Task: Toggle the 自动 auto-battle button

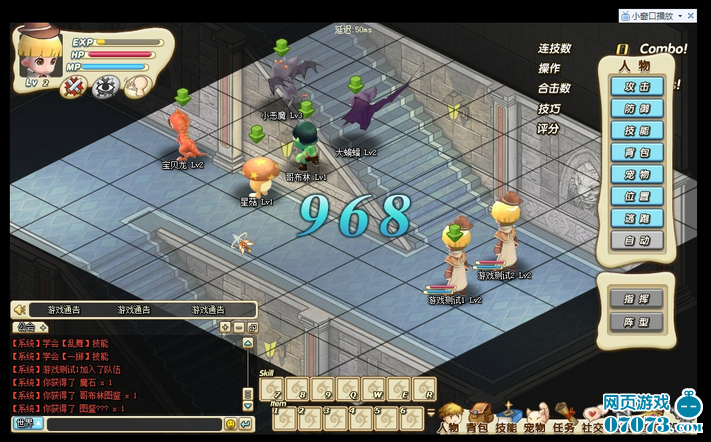Action: pyautogui.click(x=636, y=240)
